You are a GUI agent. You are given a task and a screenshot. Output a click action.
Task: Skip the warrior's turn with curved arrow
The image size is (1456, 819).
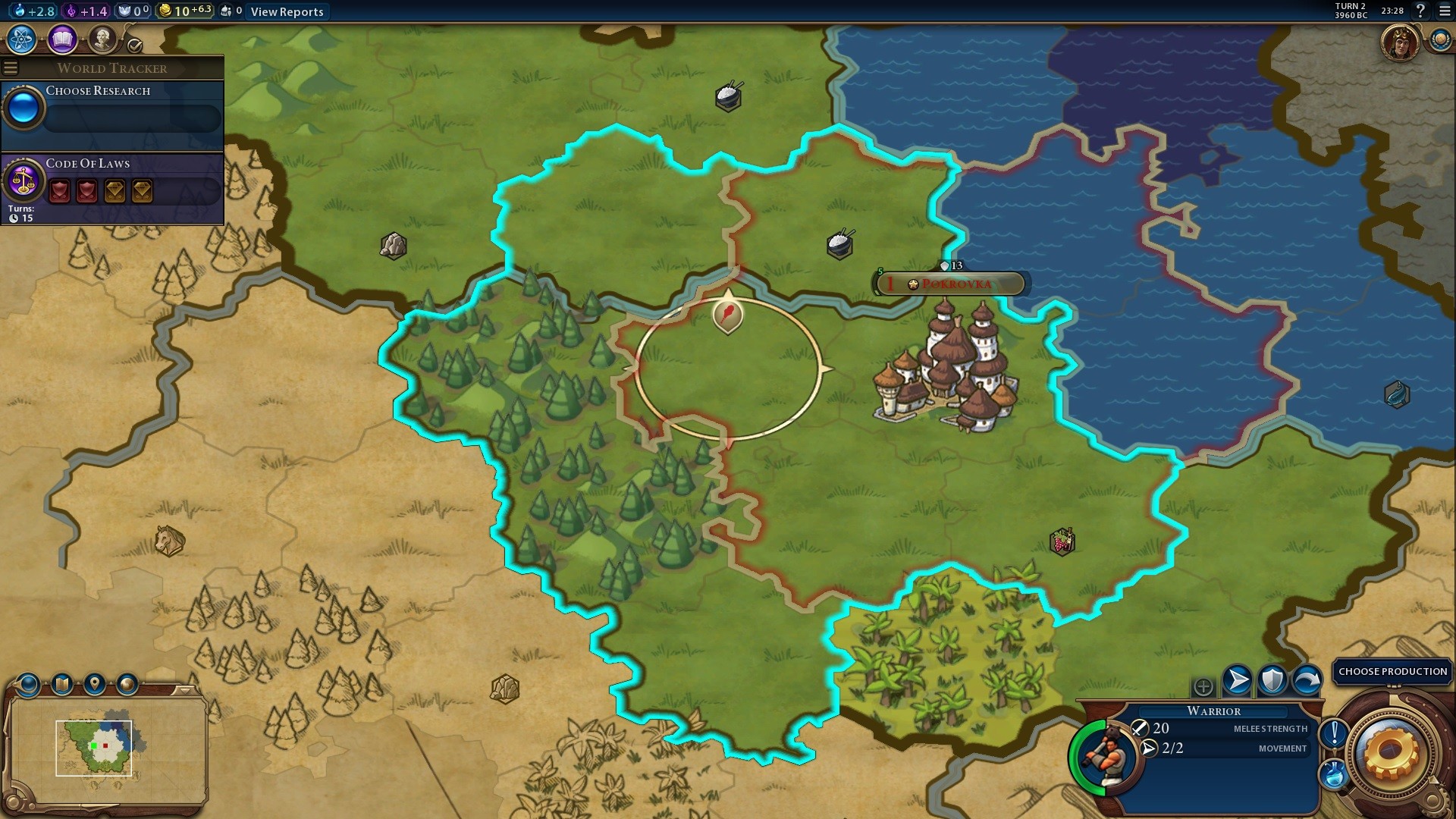(x=1307, y=680)
